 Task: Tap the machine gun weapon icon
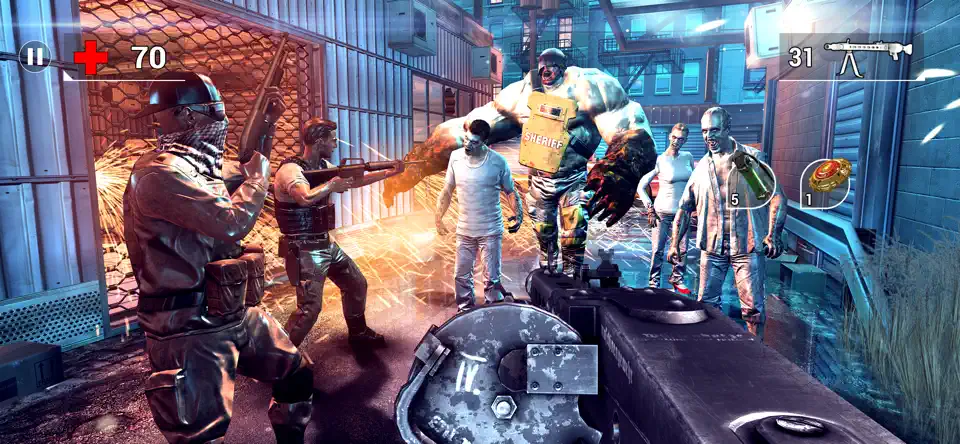tap(867, 56)
